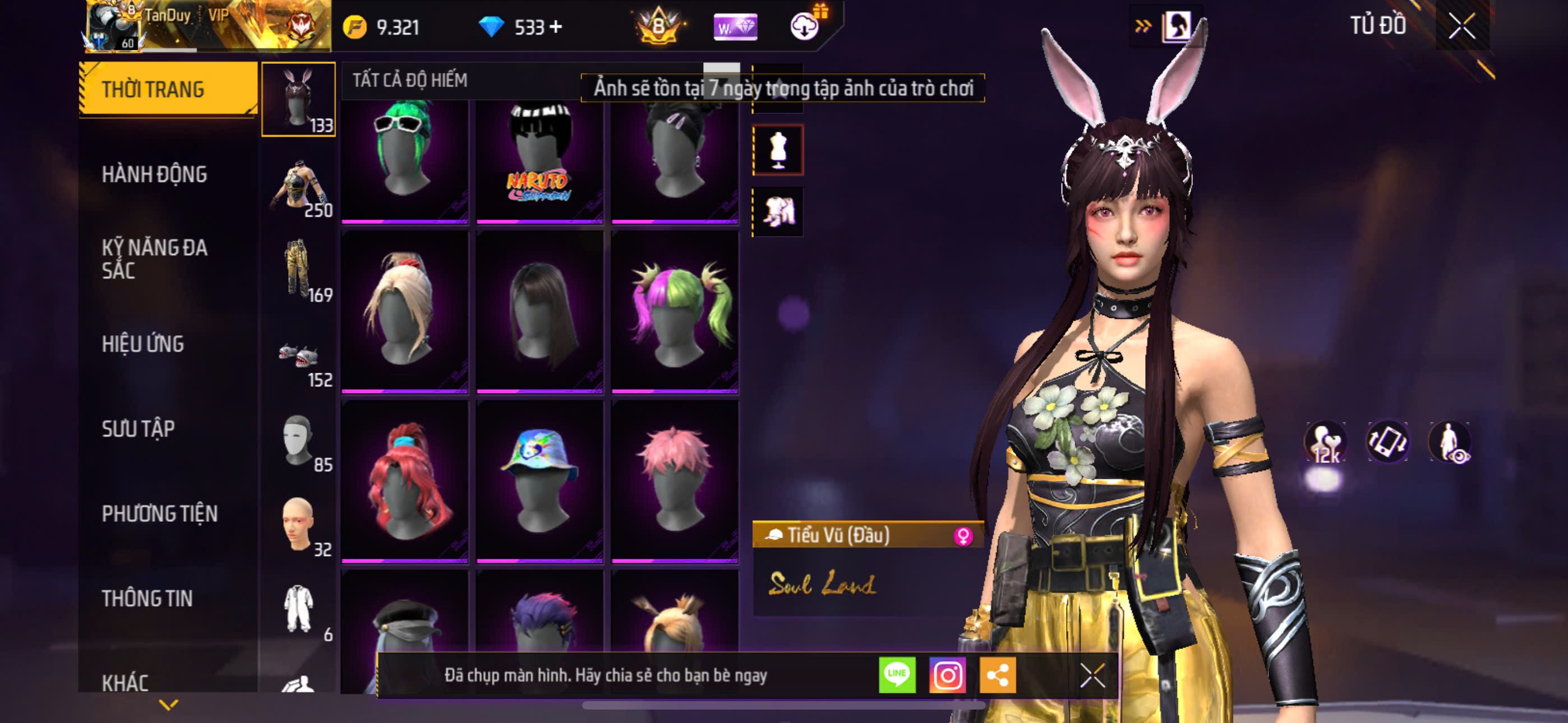
Task: Close the Tủ Đồ wardrobe screen
Action: point(1461,26)
